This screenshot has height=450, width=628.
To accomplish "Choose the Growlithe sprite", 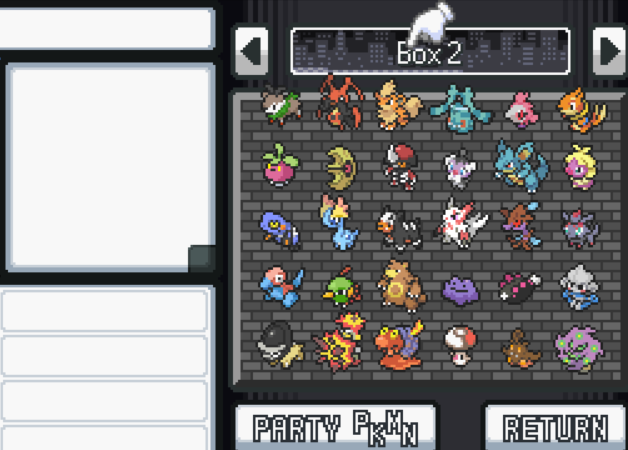I will pyautogui.click(x=398, y=106).
